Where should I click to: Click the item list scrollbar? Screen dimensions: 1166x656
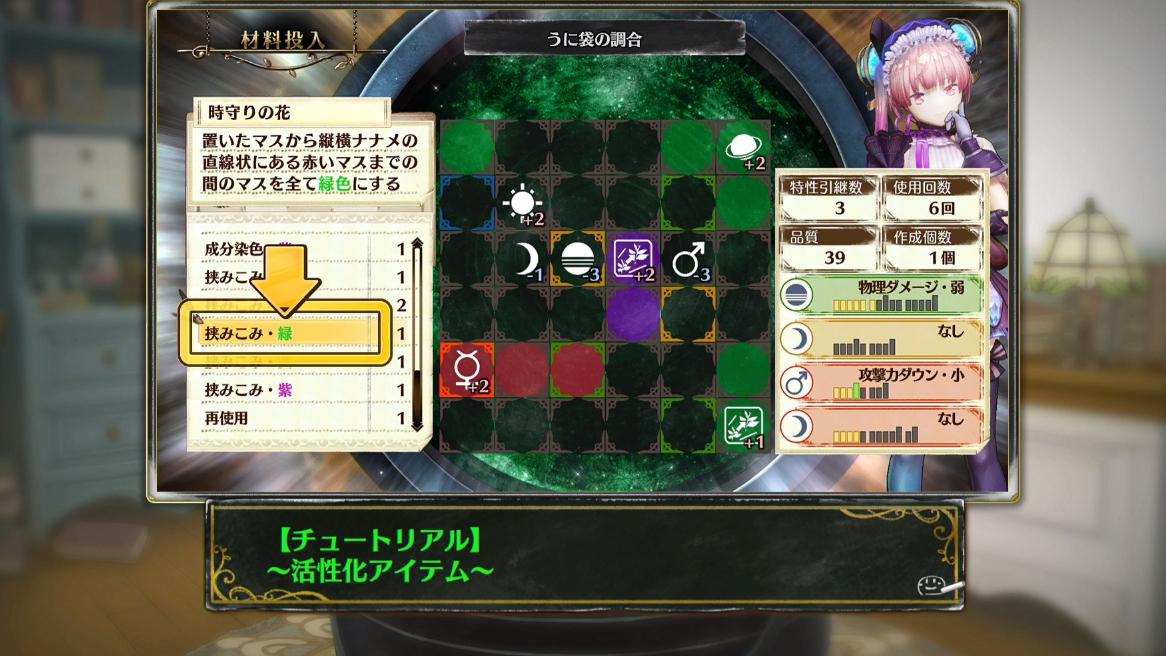417,335
